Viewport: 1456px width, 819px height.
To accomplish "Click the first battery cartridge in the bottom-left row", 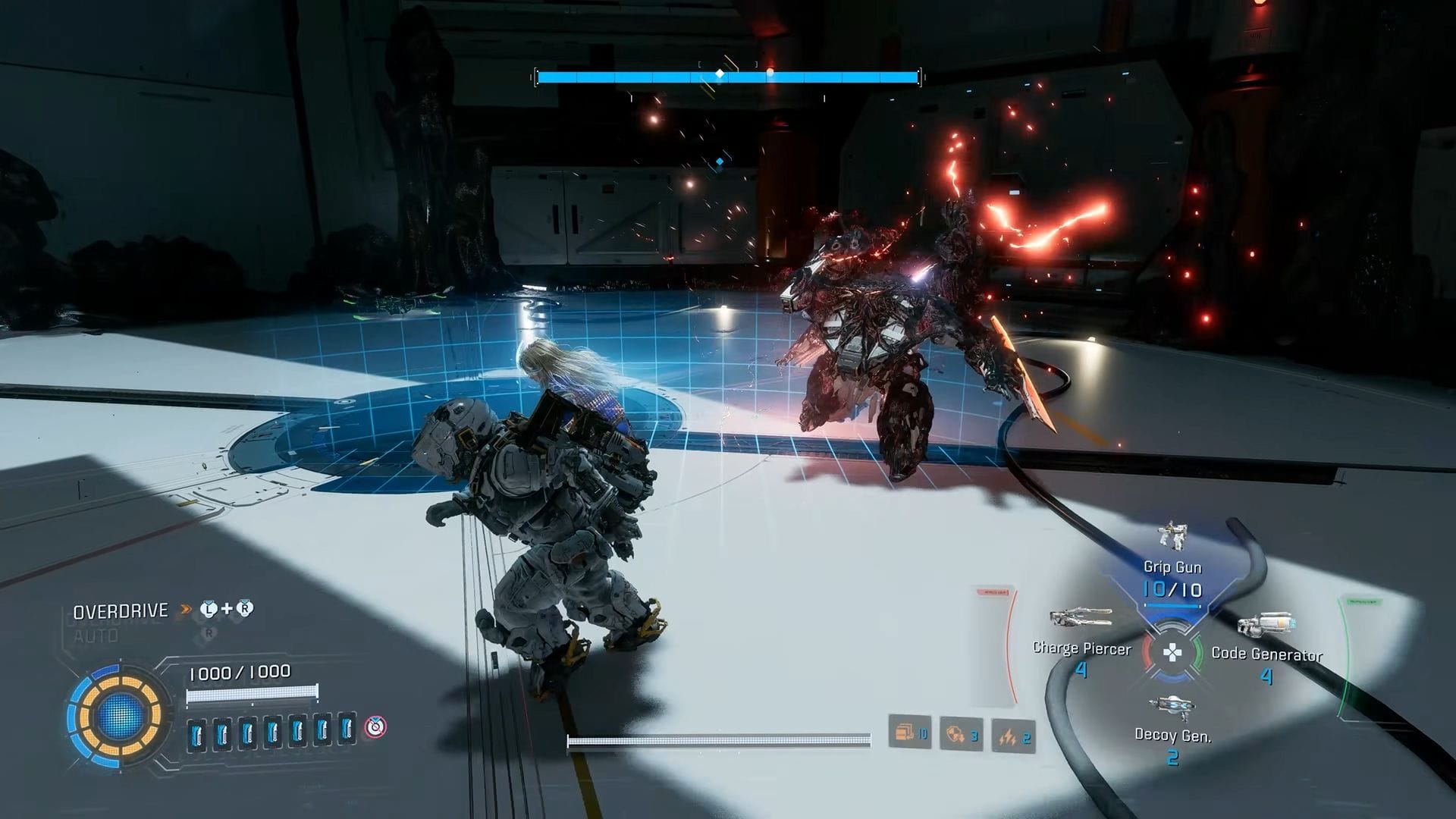I will point(196,733).
